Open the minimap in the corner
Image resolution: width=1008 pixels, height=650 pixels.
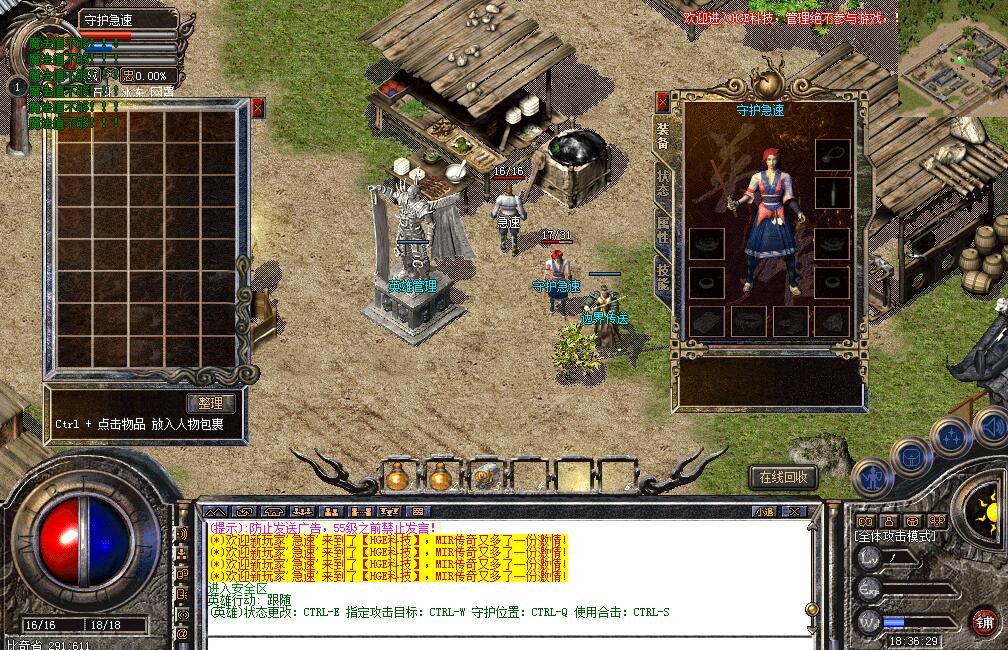[951, 55]
